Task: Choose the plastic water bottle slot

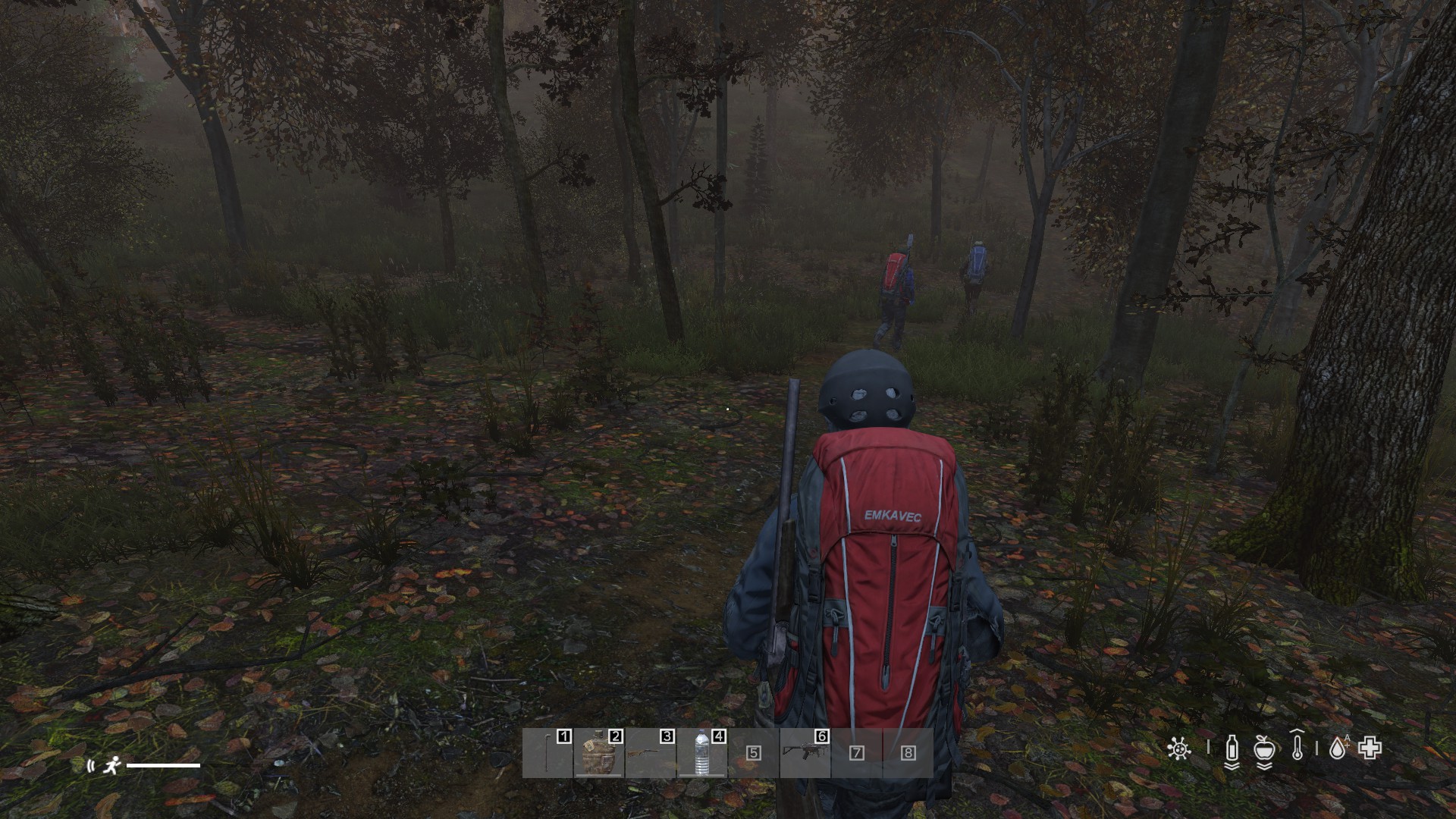Action: 702,753
